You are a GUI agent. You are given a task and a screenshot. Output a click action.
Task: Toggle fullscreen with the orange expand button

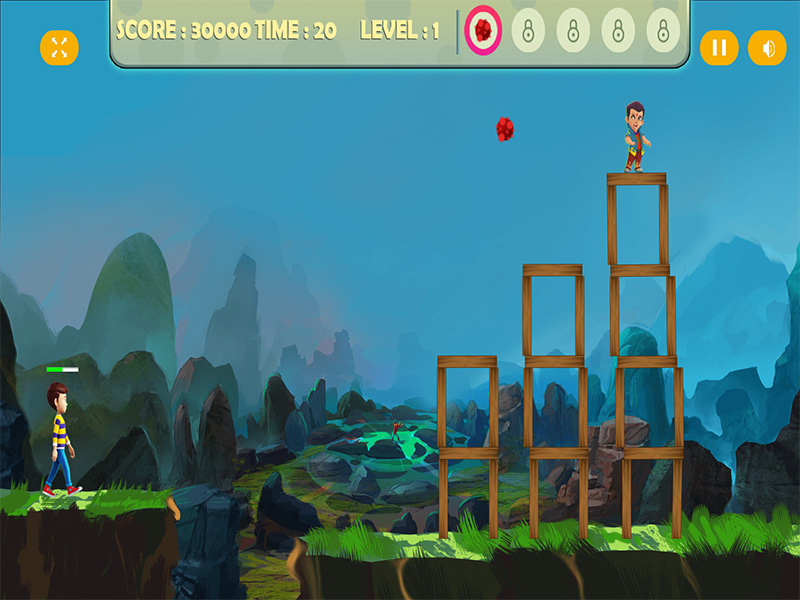(59, 47)
